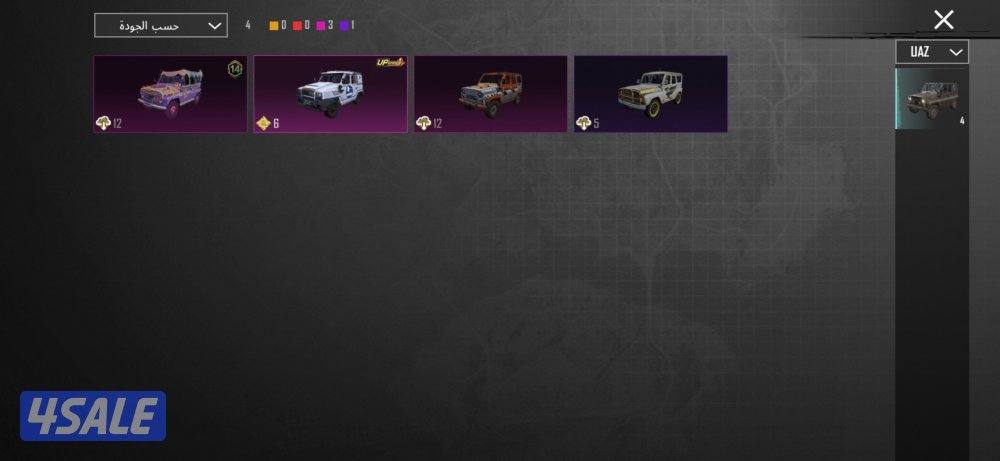
Task: Close the vehicle skins screen
Action: pyautogui.click(x=943, y=20)
